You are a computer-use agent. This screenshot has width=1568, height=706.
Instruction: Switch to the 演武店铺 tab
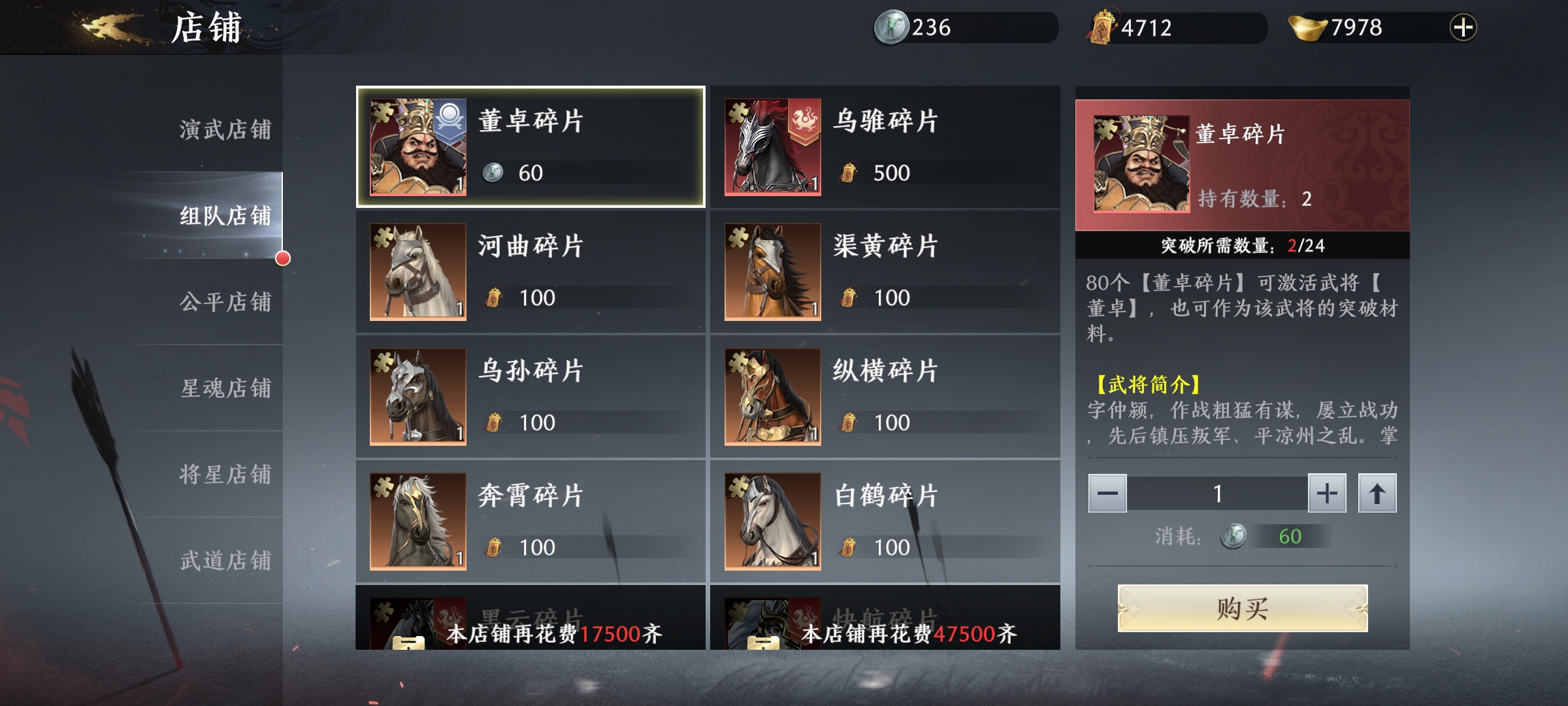225,129
